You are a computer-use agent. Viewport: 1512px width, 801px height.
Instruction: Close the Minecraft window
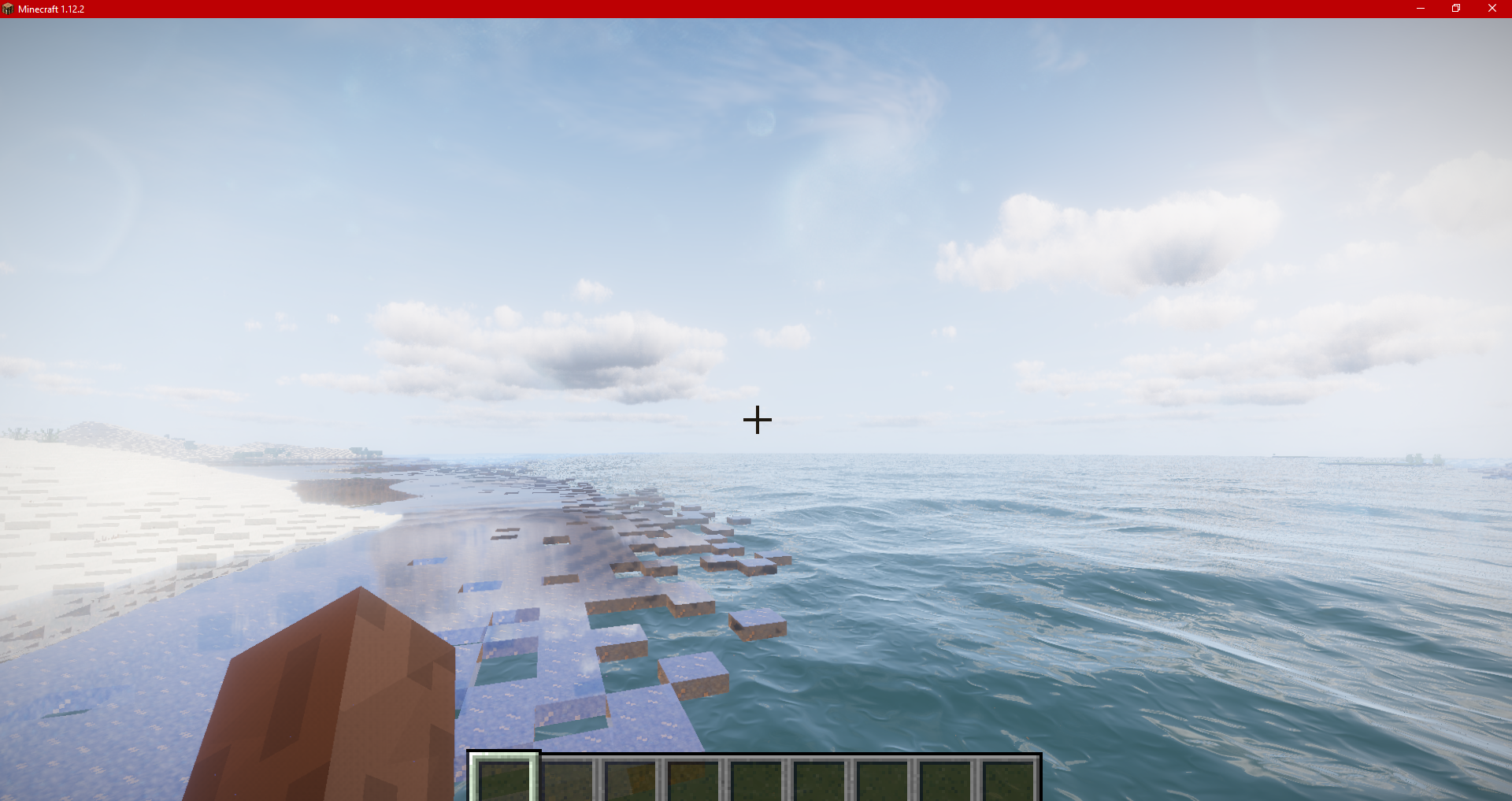[x=1492, y=9]
